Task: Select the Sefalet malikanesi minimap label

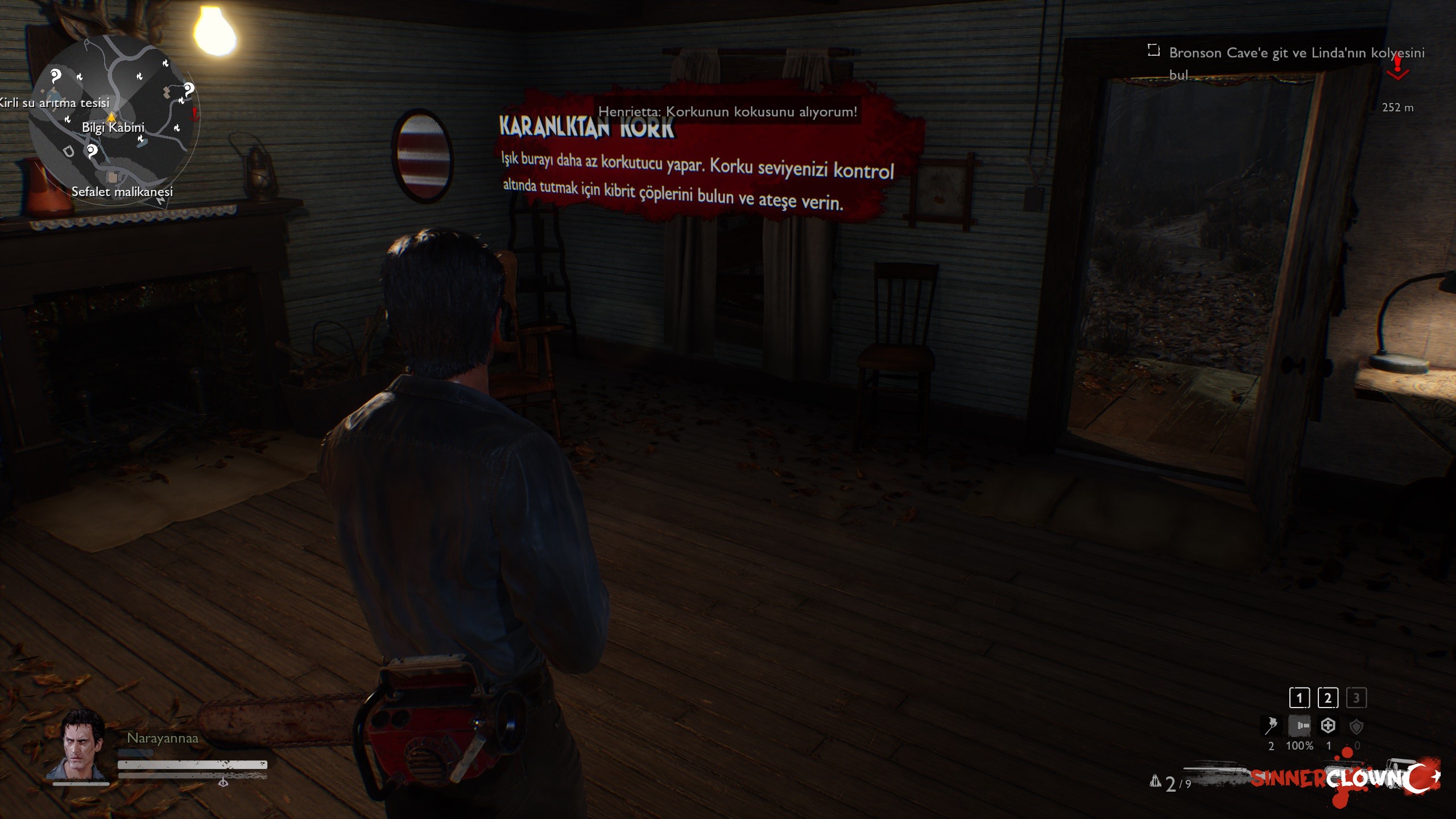Action: coord(122,192)
